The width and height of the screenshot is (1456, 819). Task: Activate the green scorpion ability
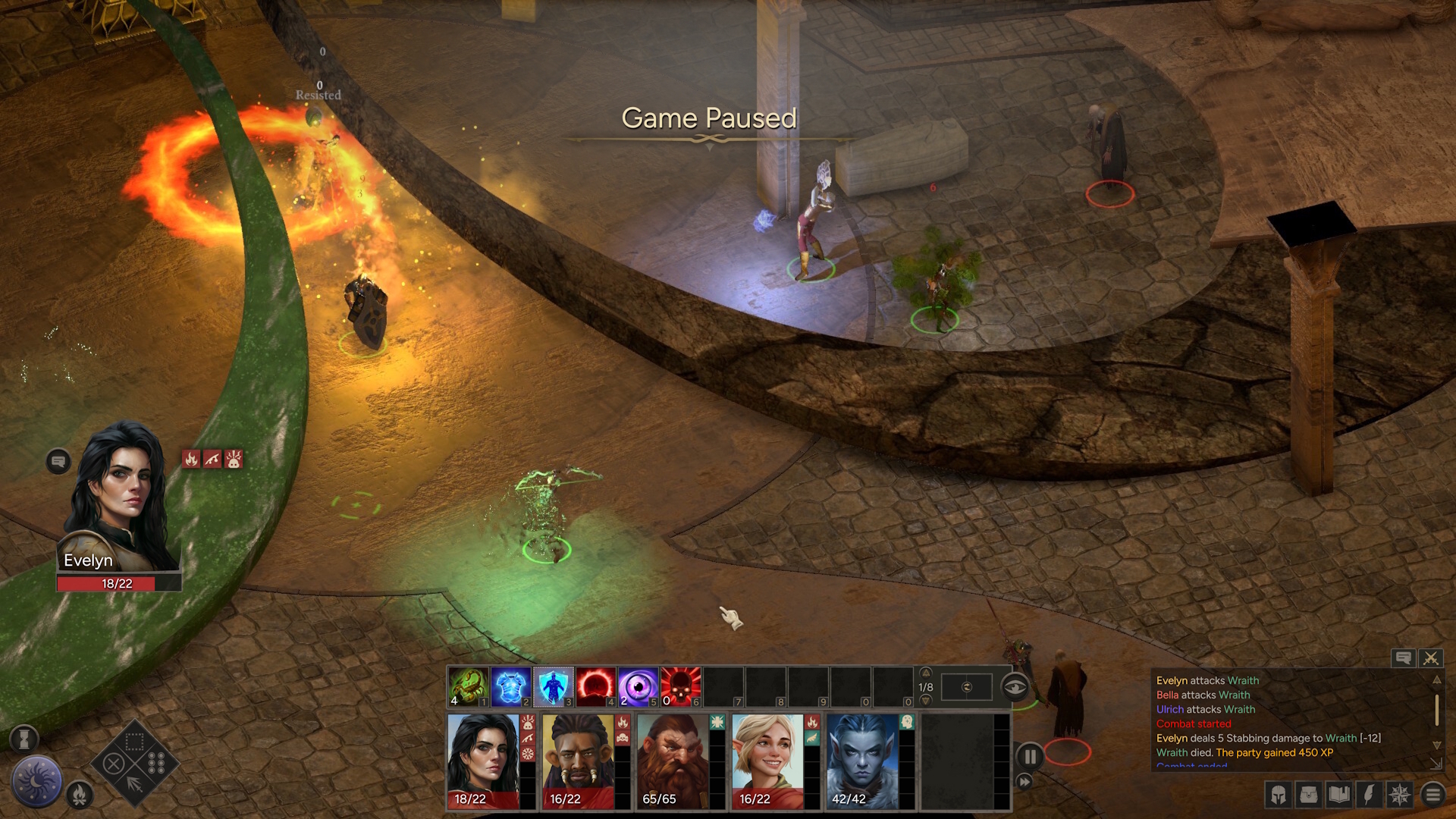coord(469,687)
